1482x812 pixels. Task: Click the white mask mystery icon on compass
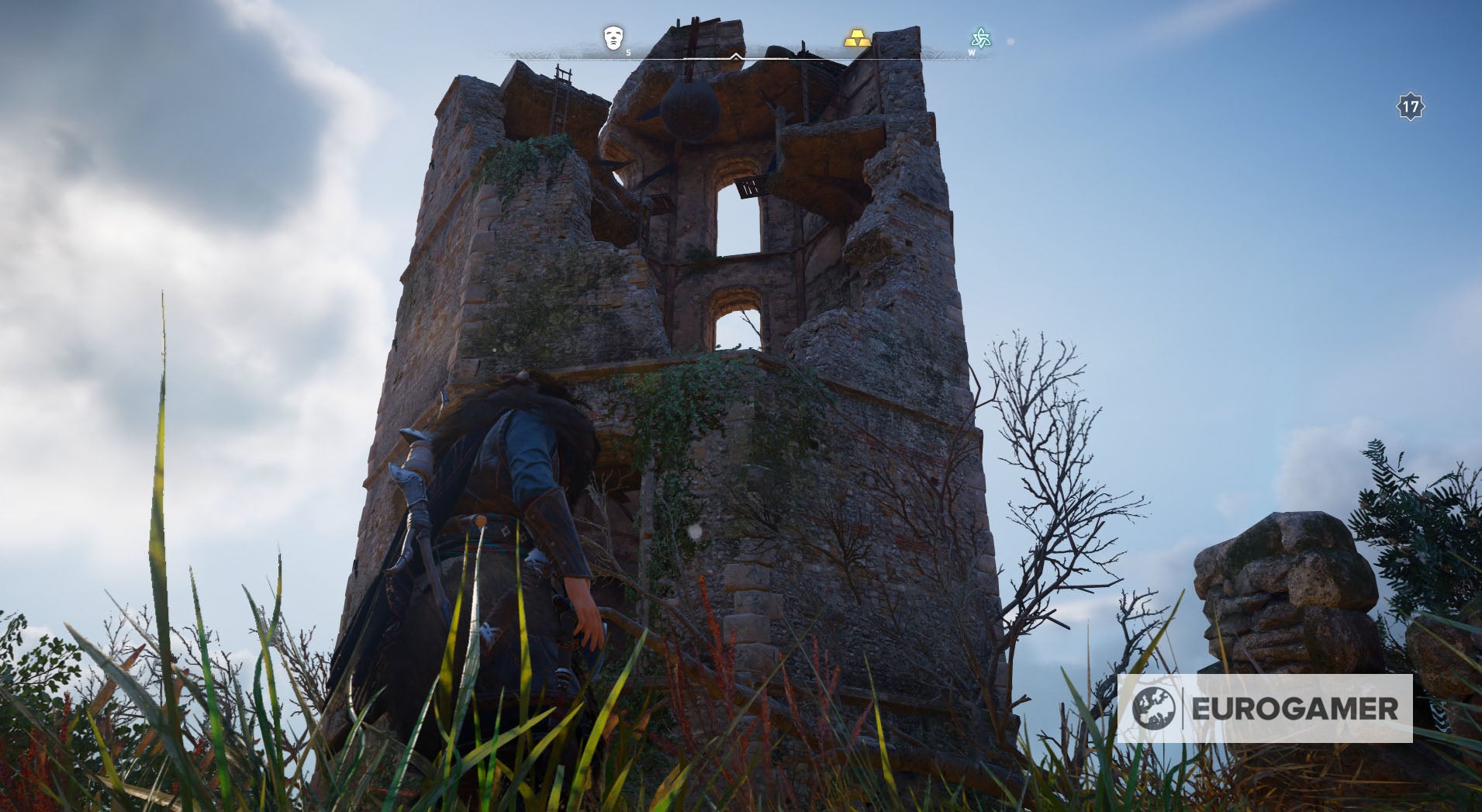pyautogui.click(x=613, y=37)
